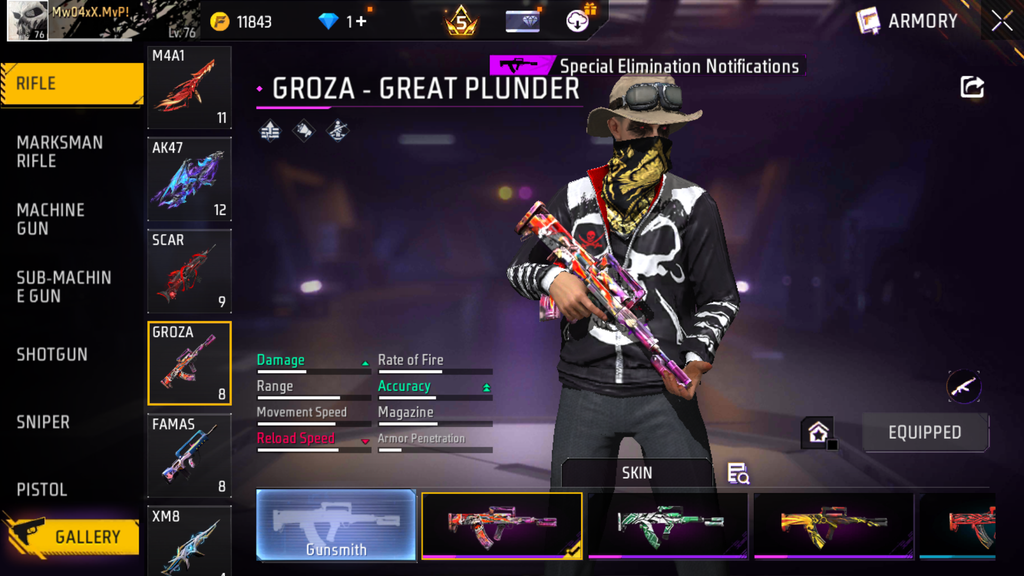The width and height of the screenshot is (1024, 576).
Task: Open the skin search filter icon
Action: point(738,473)
